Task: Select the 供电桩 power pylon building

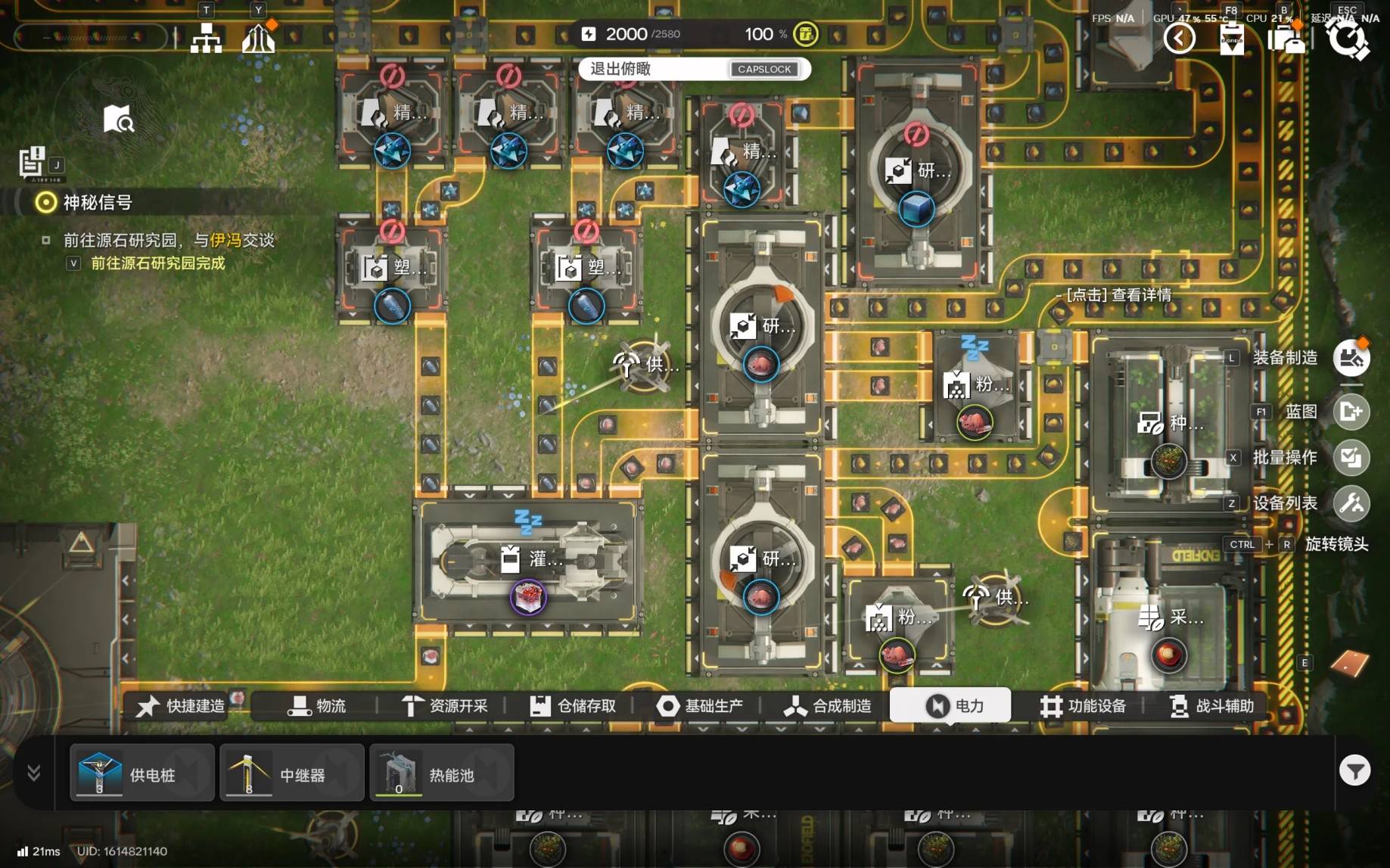Action: (141, 773)
